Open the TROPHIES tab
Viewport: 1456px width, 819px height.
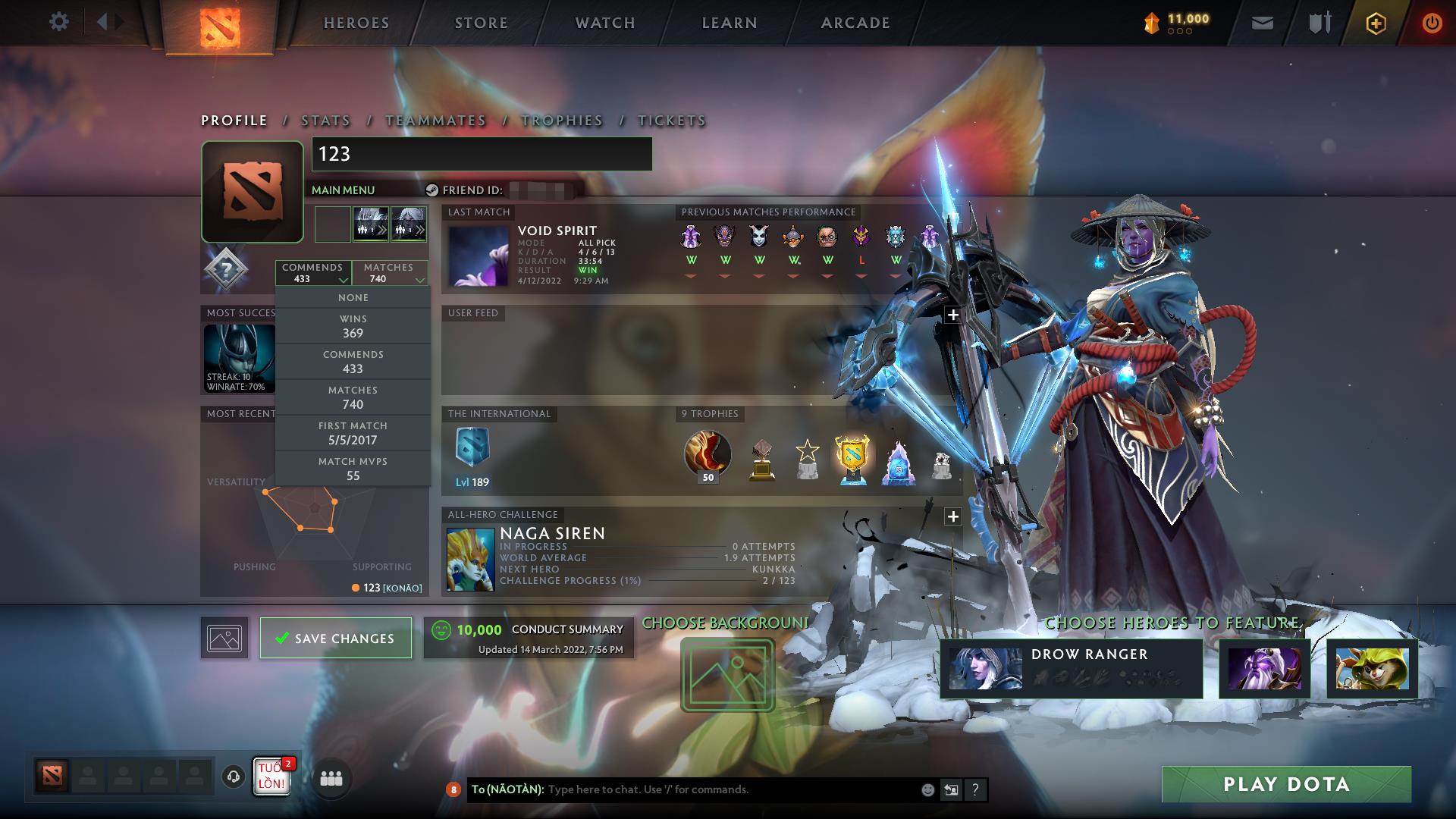click(562, 120)
